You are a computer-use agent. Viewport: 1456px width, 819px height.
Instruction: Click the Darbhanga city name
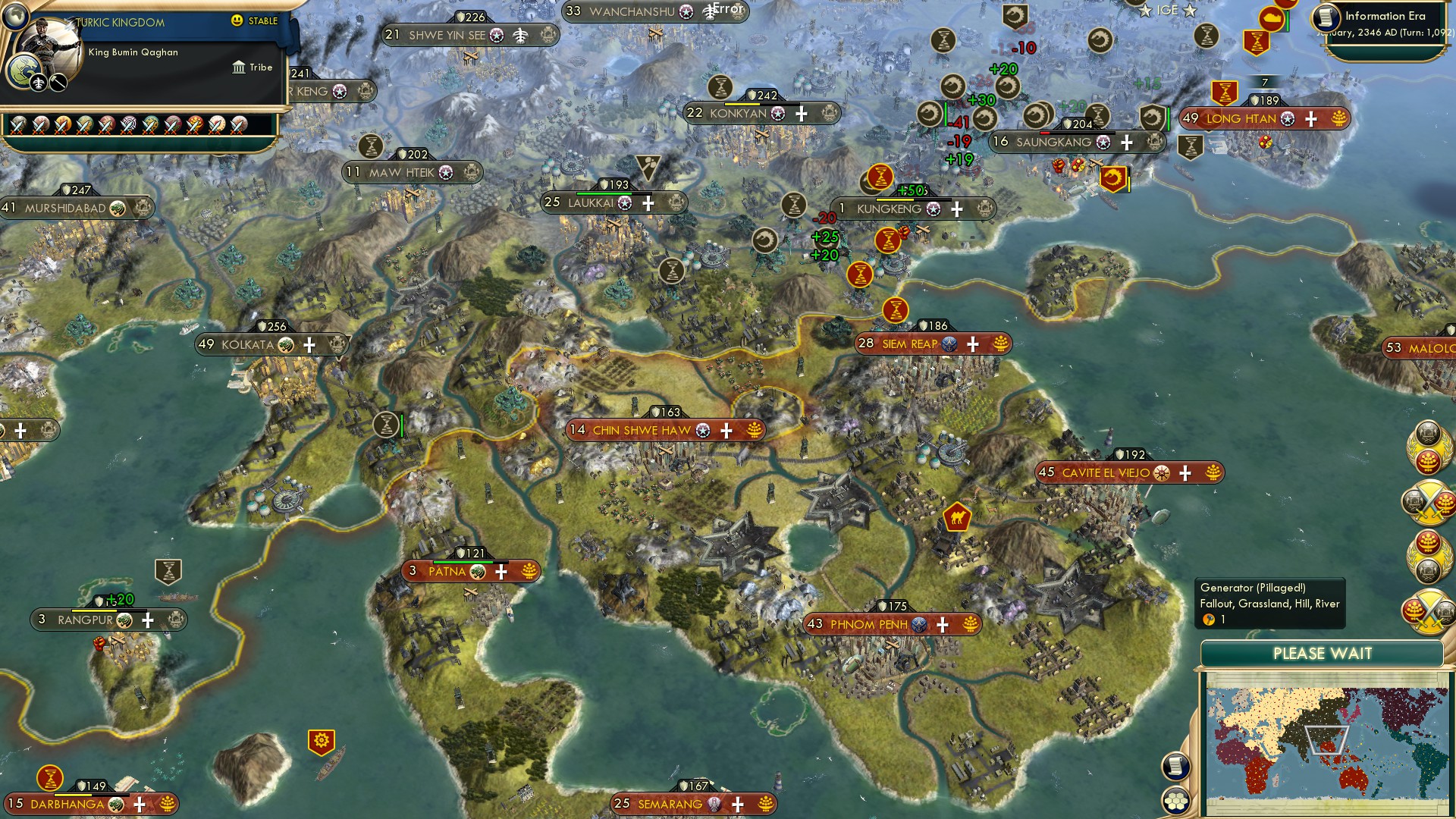pos(68,803)
